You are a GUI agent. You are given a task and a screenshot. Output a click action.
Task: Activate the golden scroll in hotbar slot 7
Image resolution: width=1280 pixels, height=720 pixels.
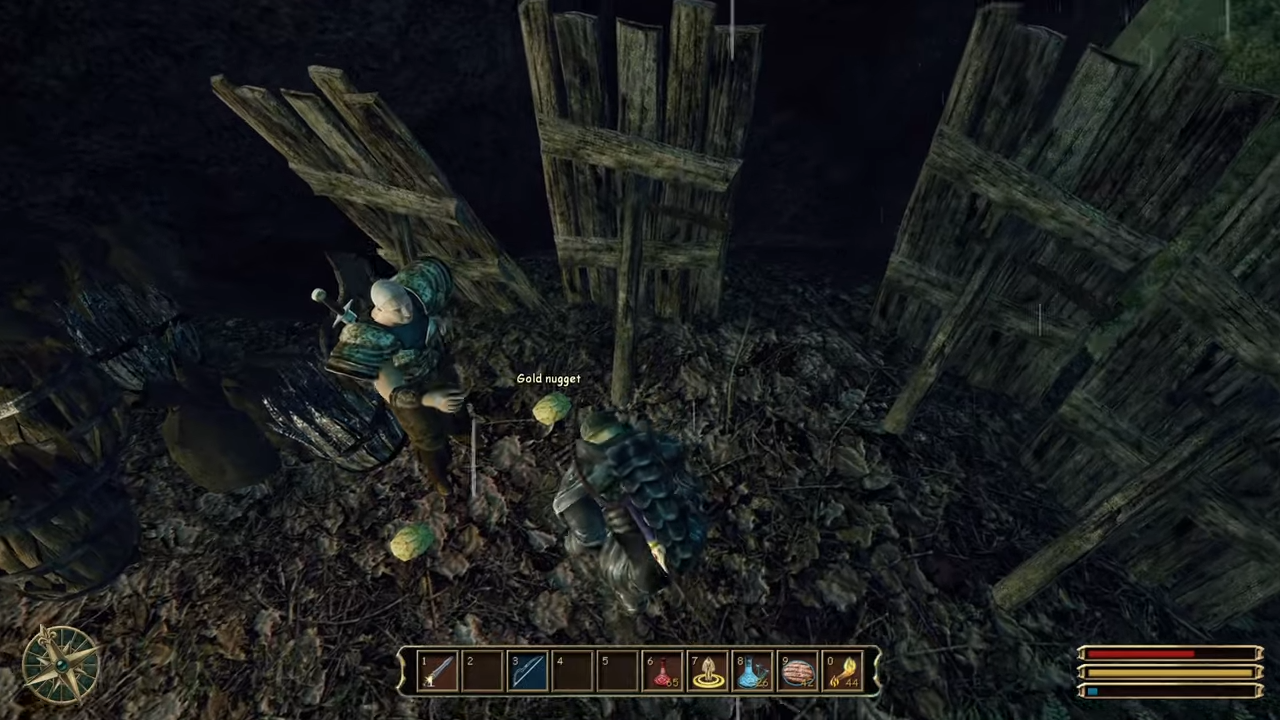(x=709, y=670)
